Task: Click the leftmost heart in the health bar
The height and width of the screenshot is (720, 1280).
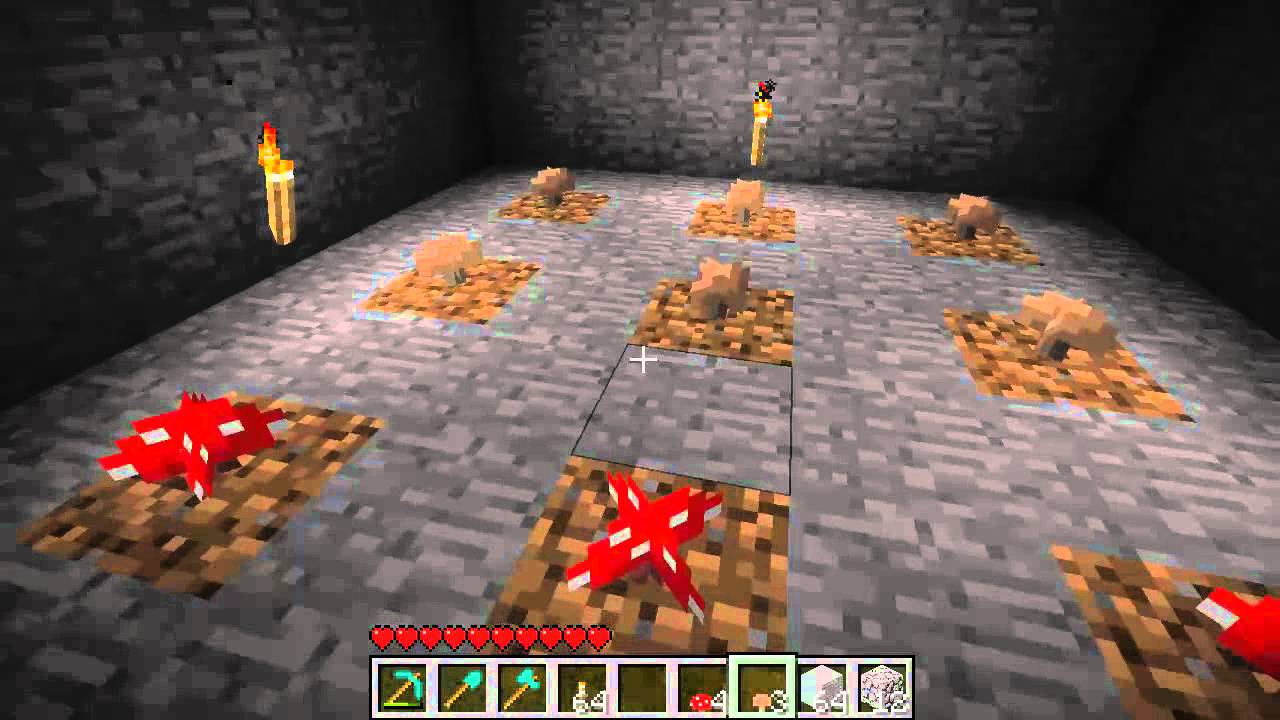Action: coord(381,637)
